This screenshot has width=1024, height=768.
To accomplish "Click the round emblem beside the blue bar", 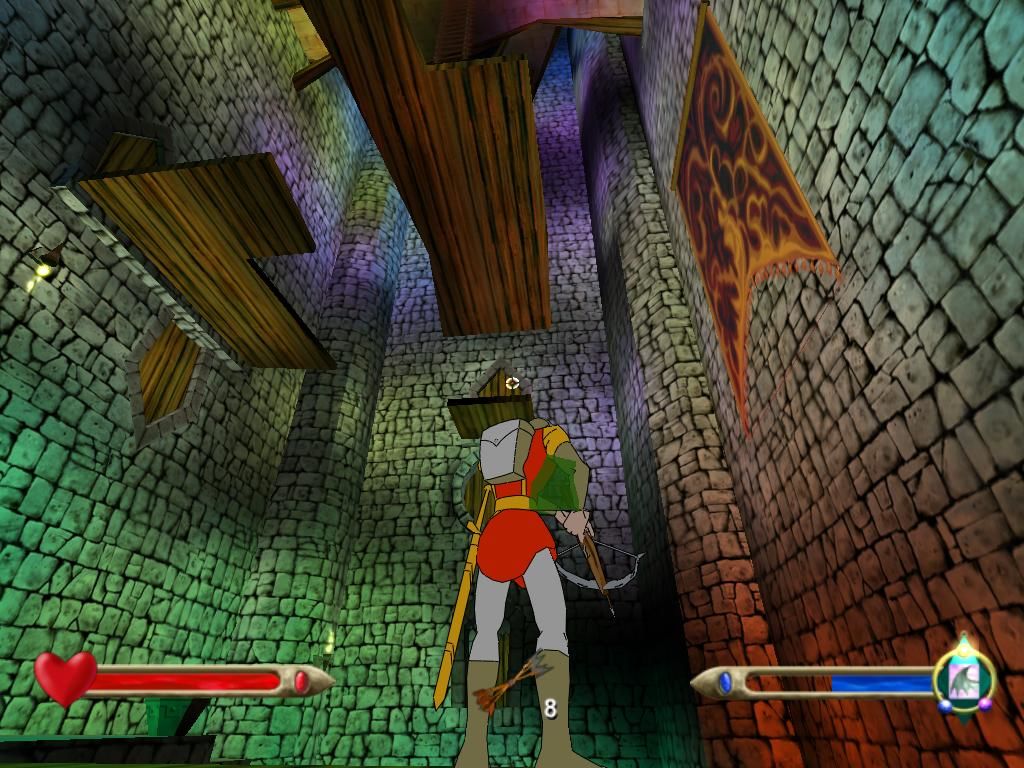I will 963,679.
